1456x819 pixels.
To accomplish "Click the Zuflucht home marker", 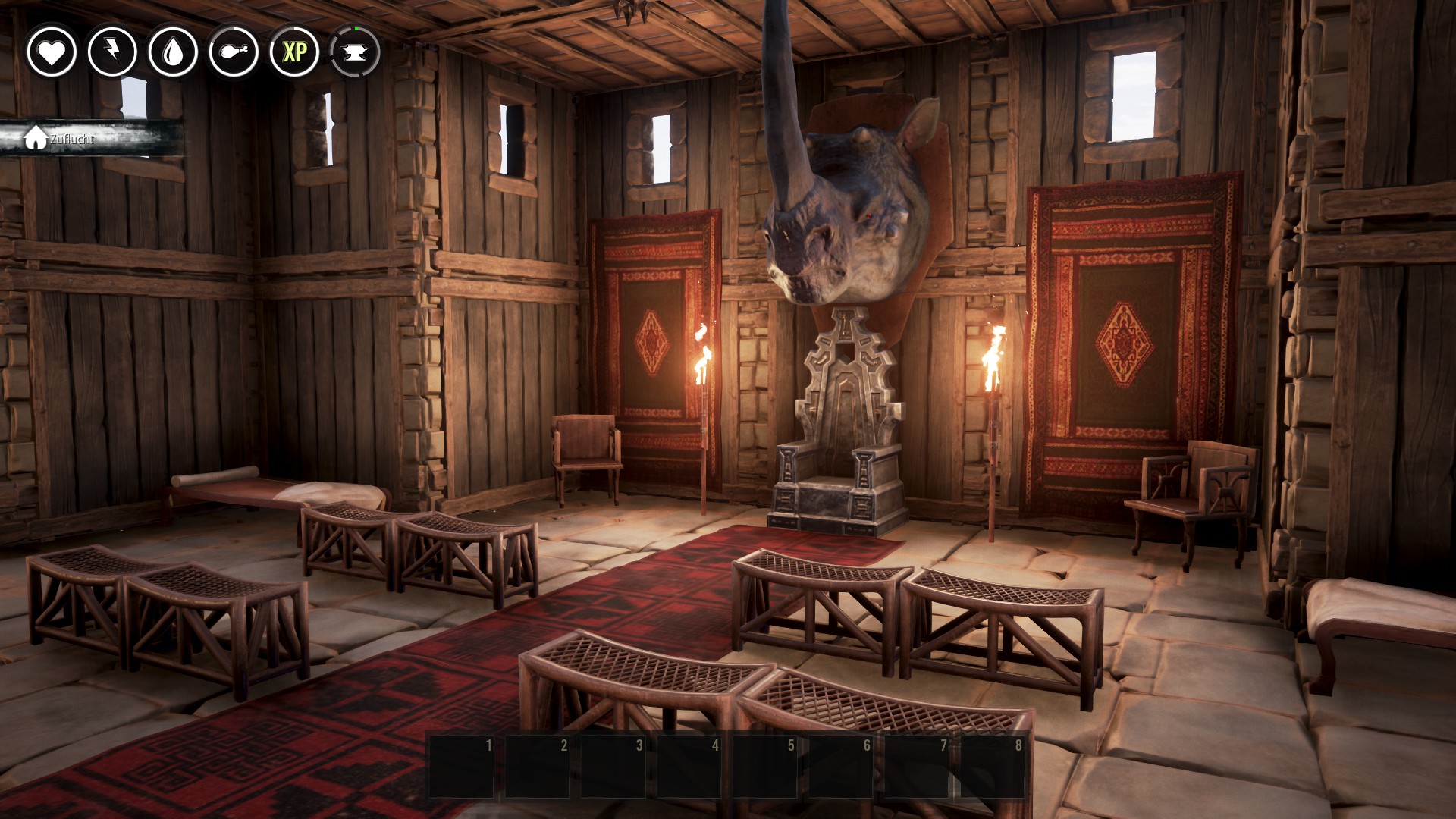I will point(61,139).
